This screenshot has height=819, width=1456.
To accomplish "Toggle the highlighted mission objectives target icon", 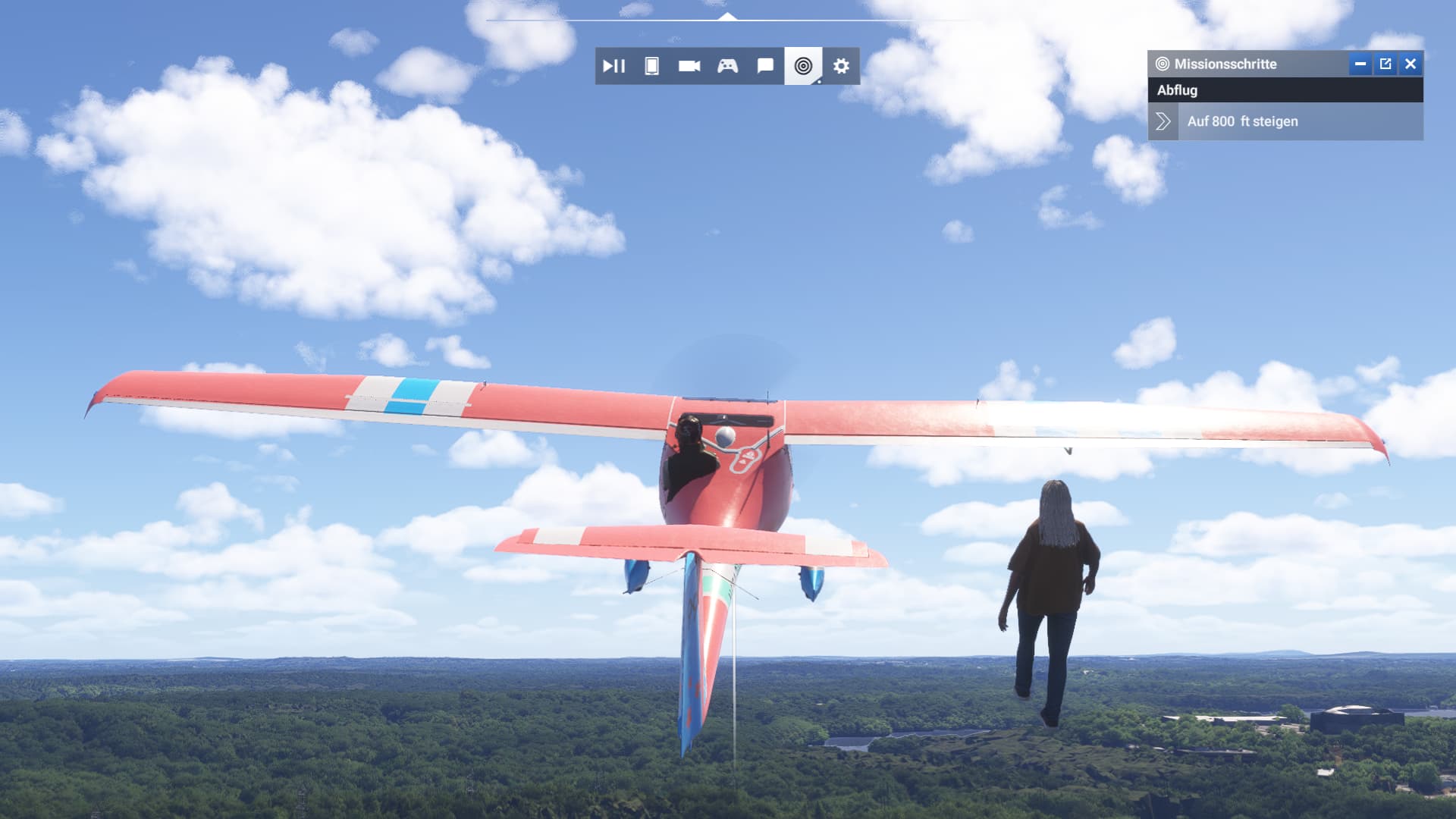I will point(803,66).
